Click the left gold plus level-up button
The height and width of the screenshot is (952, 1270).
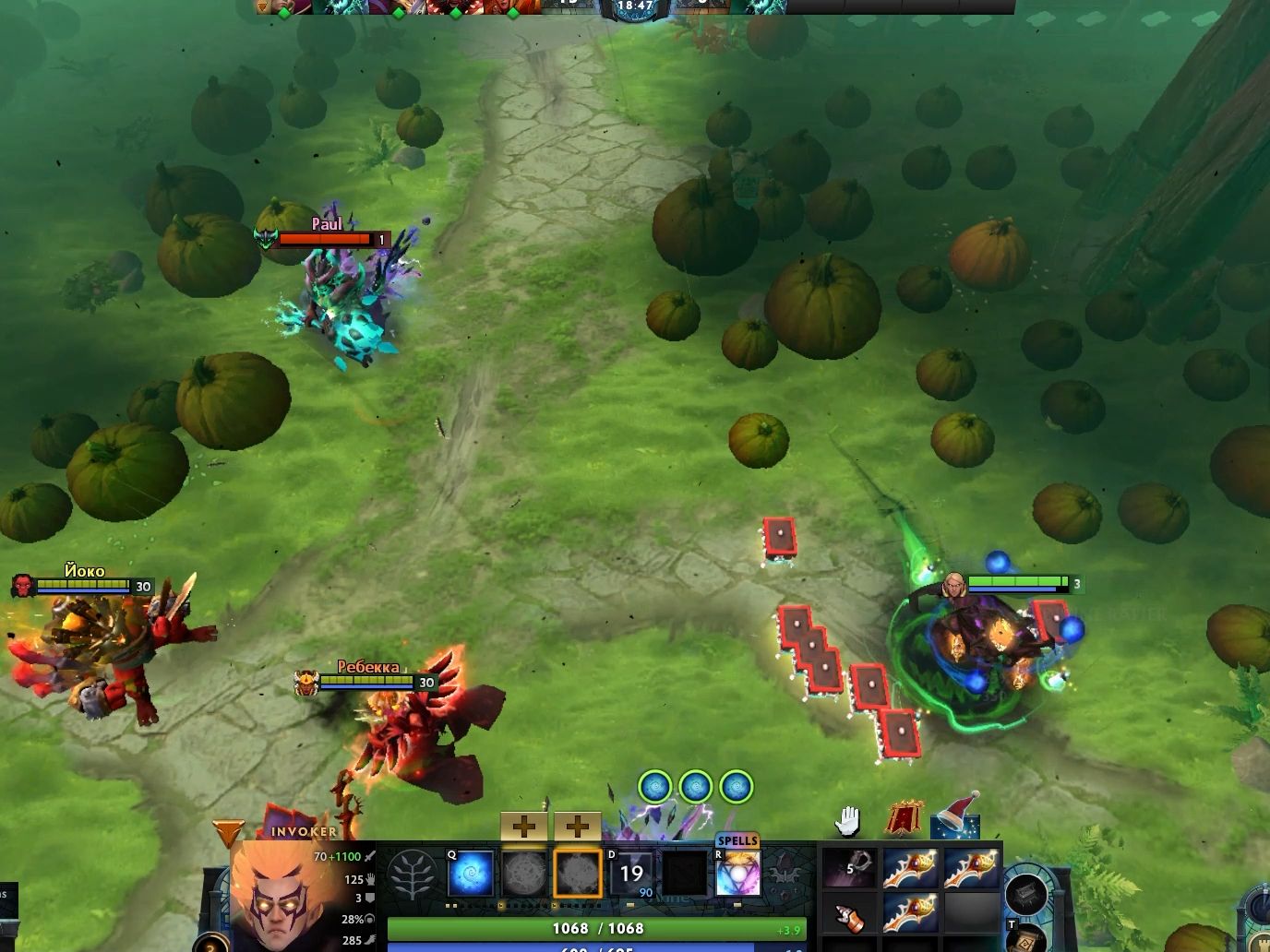(x=526, y=825)
